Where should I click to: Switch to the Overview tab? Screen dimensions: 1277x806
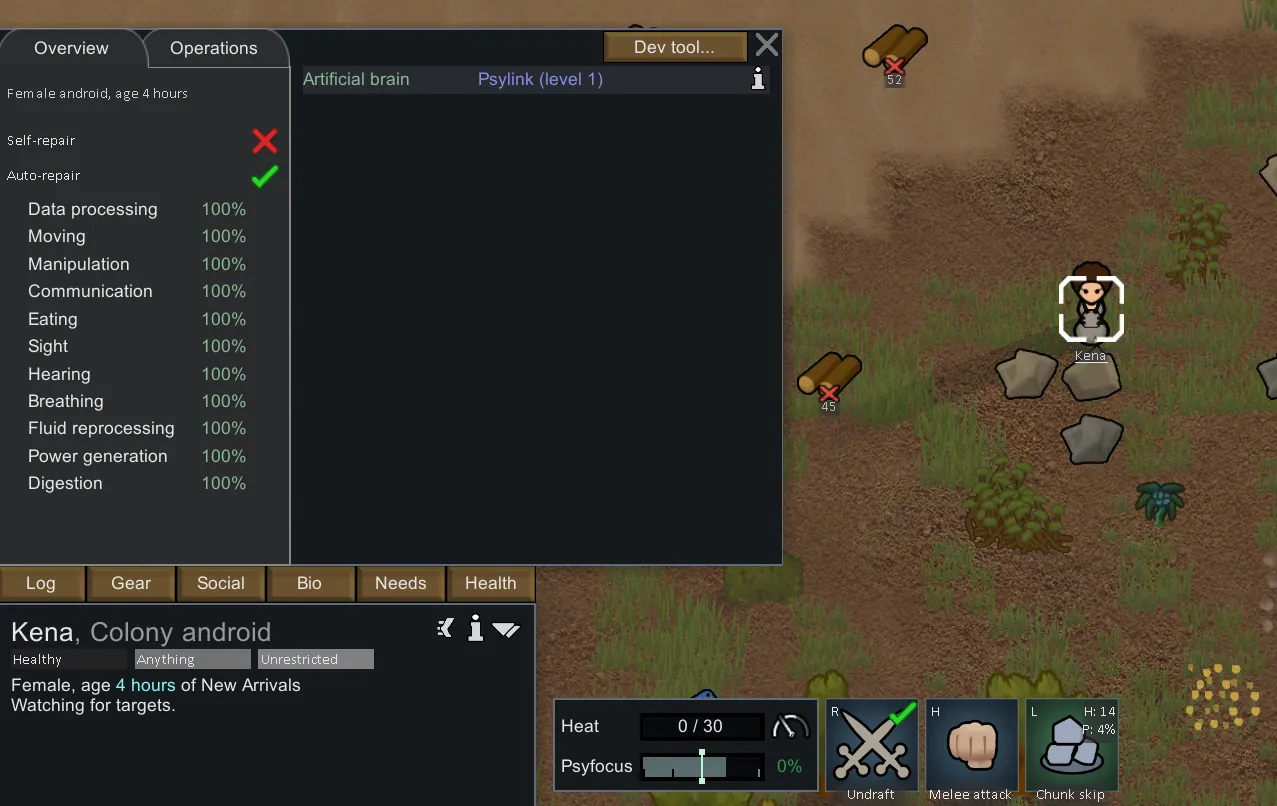coord(71,48)
